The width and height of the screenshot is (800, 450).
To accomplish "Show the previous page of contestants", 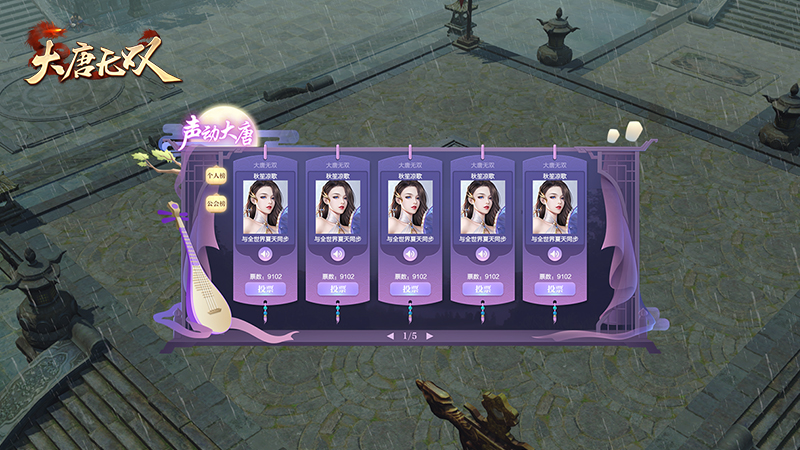I will coord(390,336).
